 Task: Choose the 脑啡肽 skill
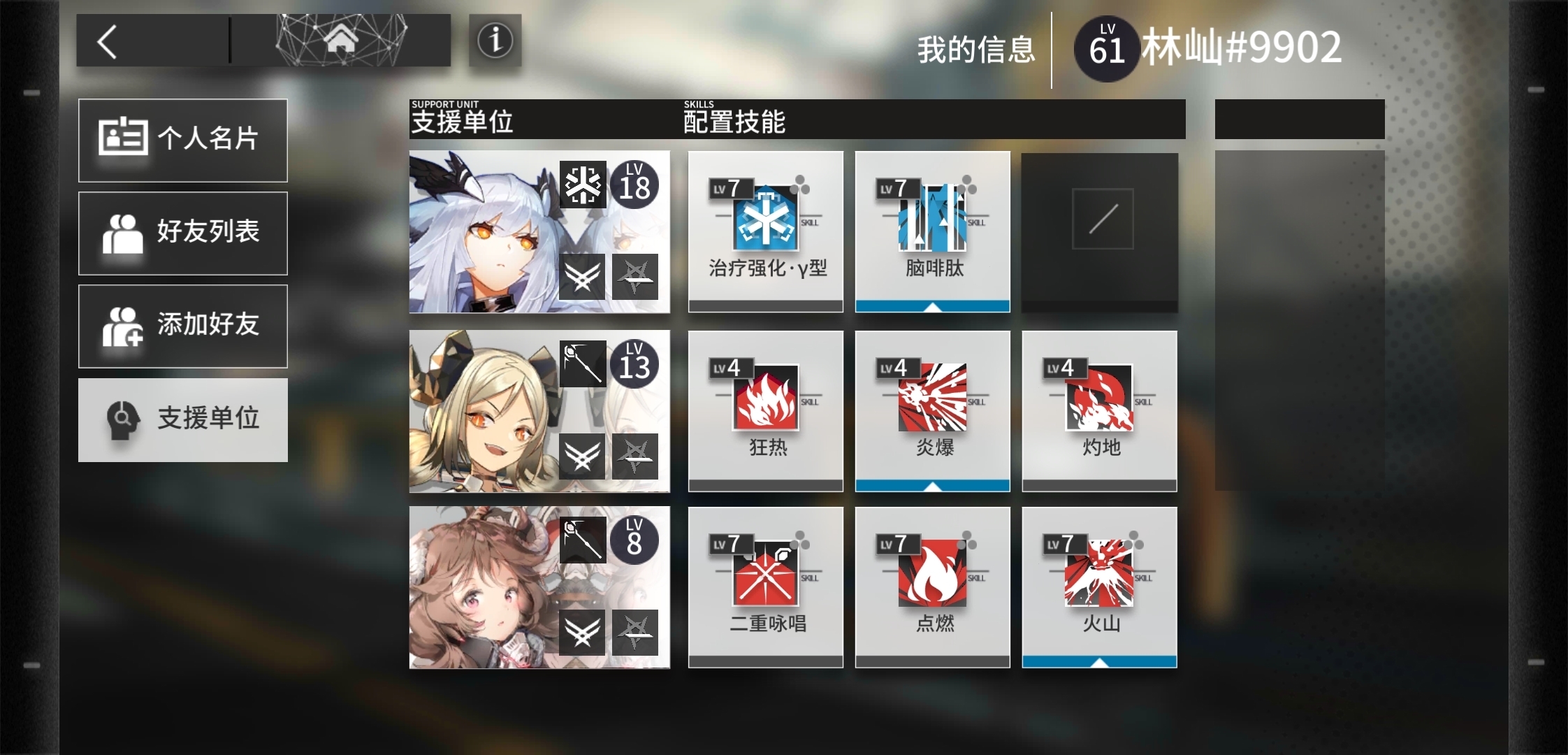coord(933,231)
